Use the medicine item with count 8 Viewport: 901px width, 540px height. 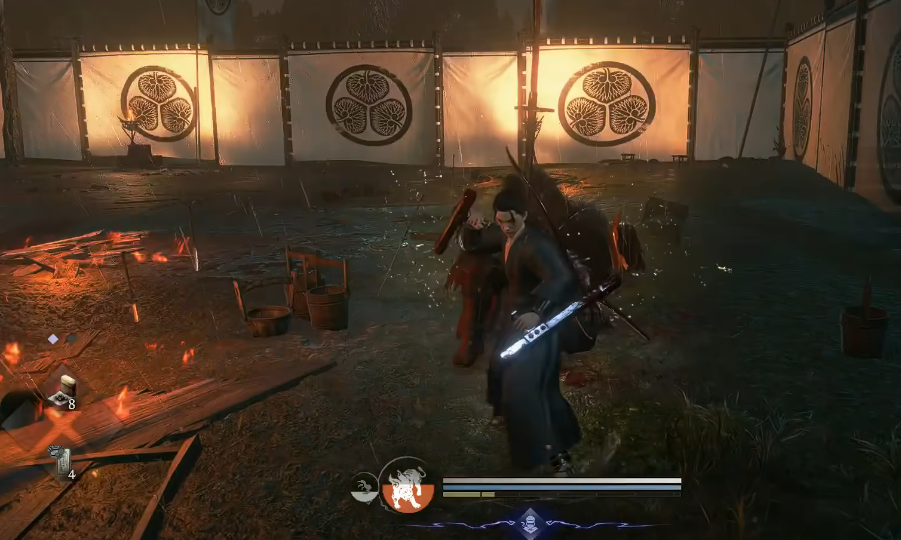(x=63, y=392)
